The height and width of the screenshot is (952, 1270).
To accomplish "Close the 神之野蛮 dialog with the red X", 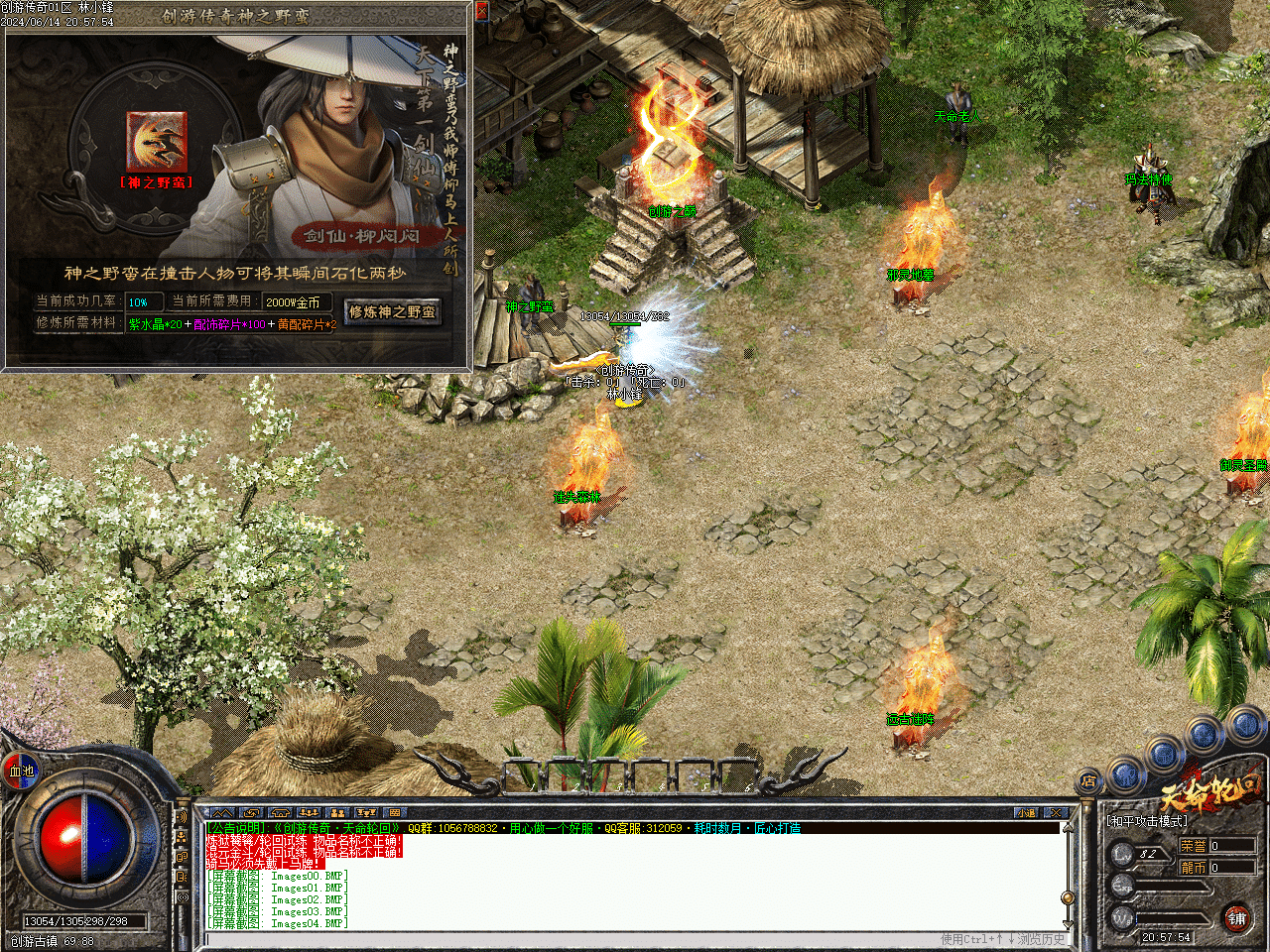I will [x=481, y=11].
